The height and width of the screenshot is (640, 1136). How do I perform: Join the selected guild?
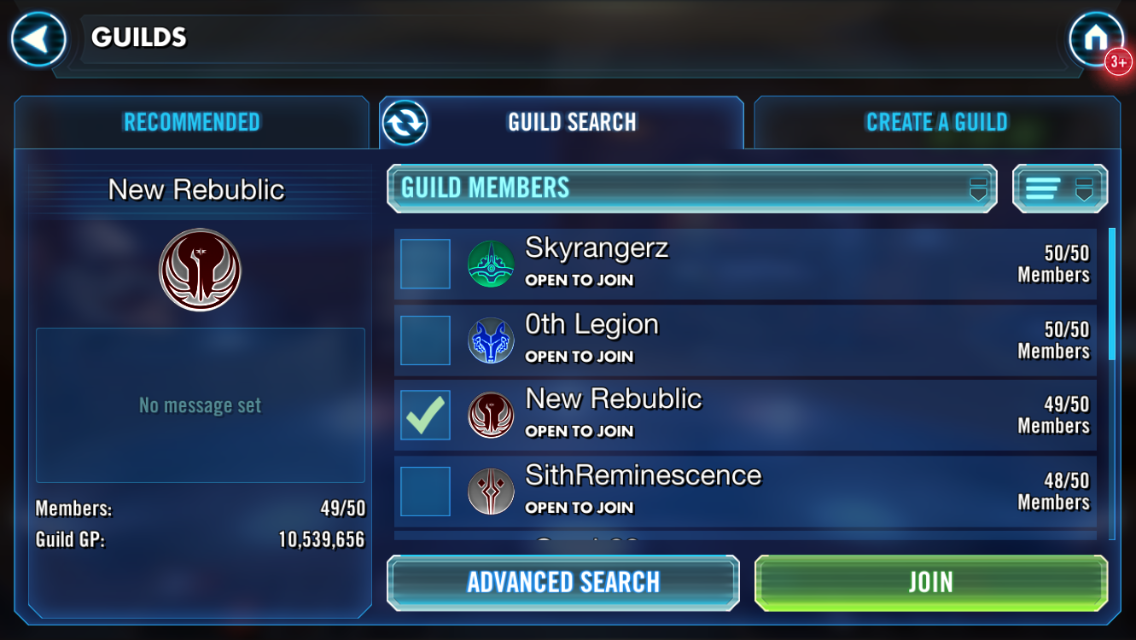pos(930,582)
